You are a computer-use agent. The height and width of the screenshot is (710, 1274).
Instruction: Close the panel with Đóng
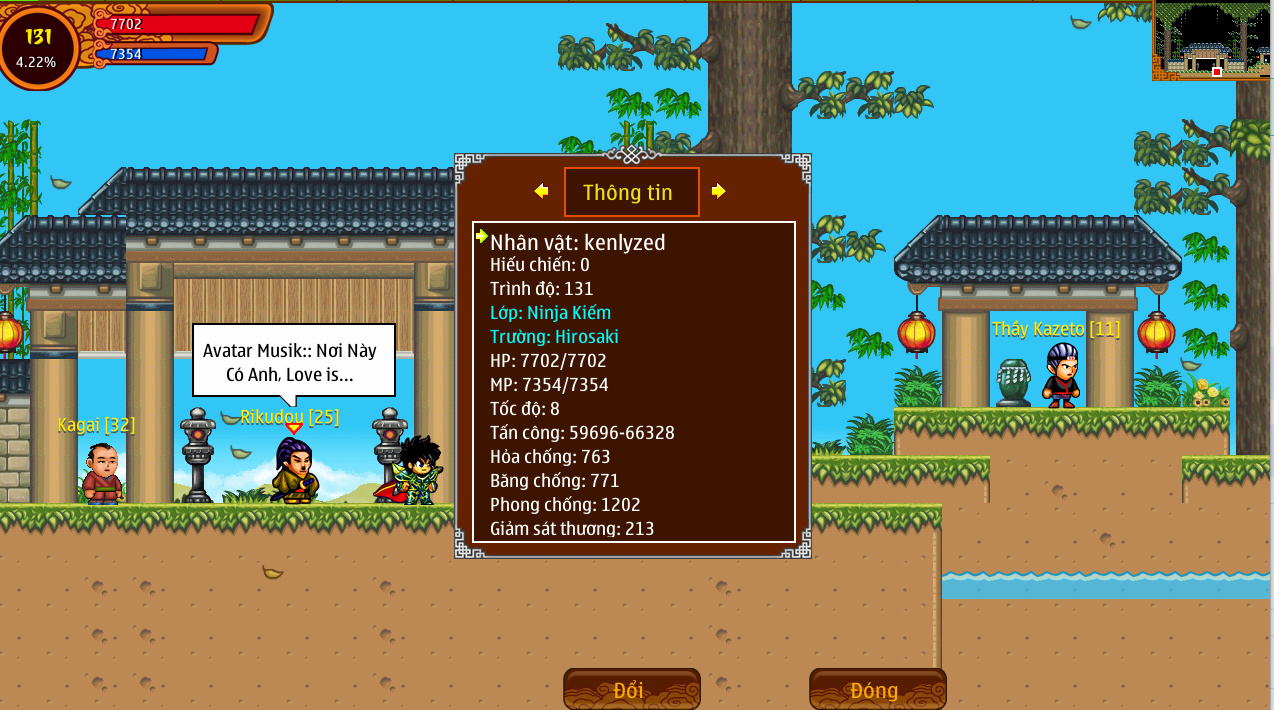pyautogui.click(x=877, y=690)
